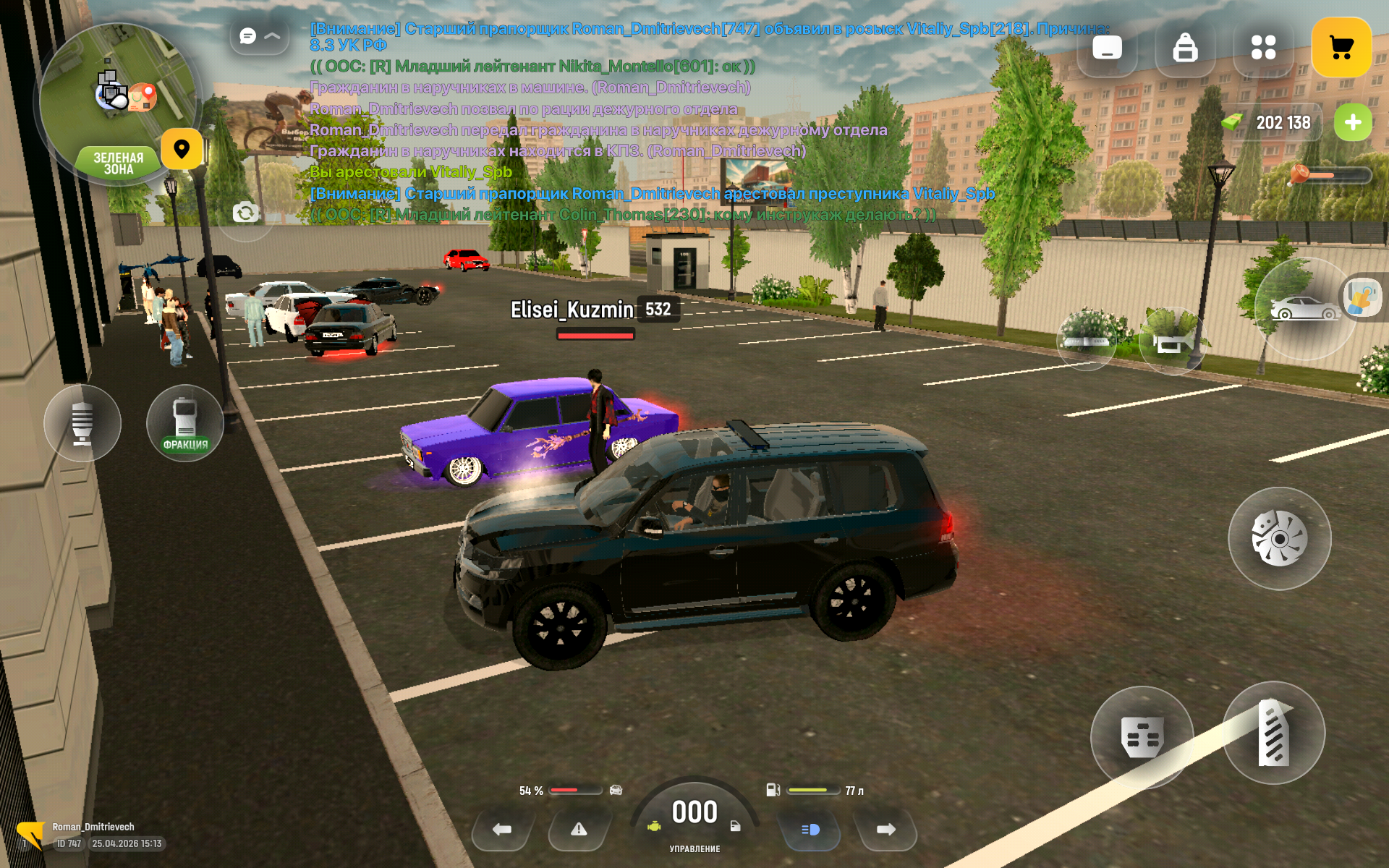Apply the handbrake disc button
1389x868 pixels.
1279,539
